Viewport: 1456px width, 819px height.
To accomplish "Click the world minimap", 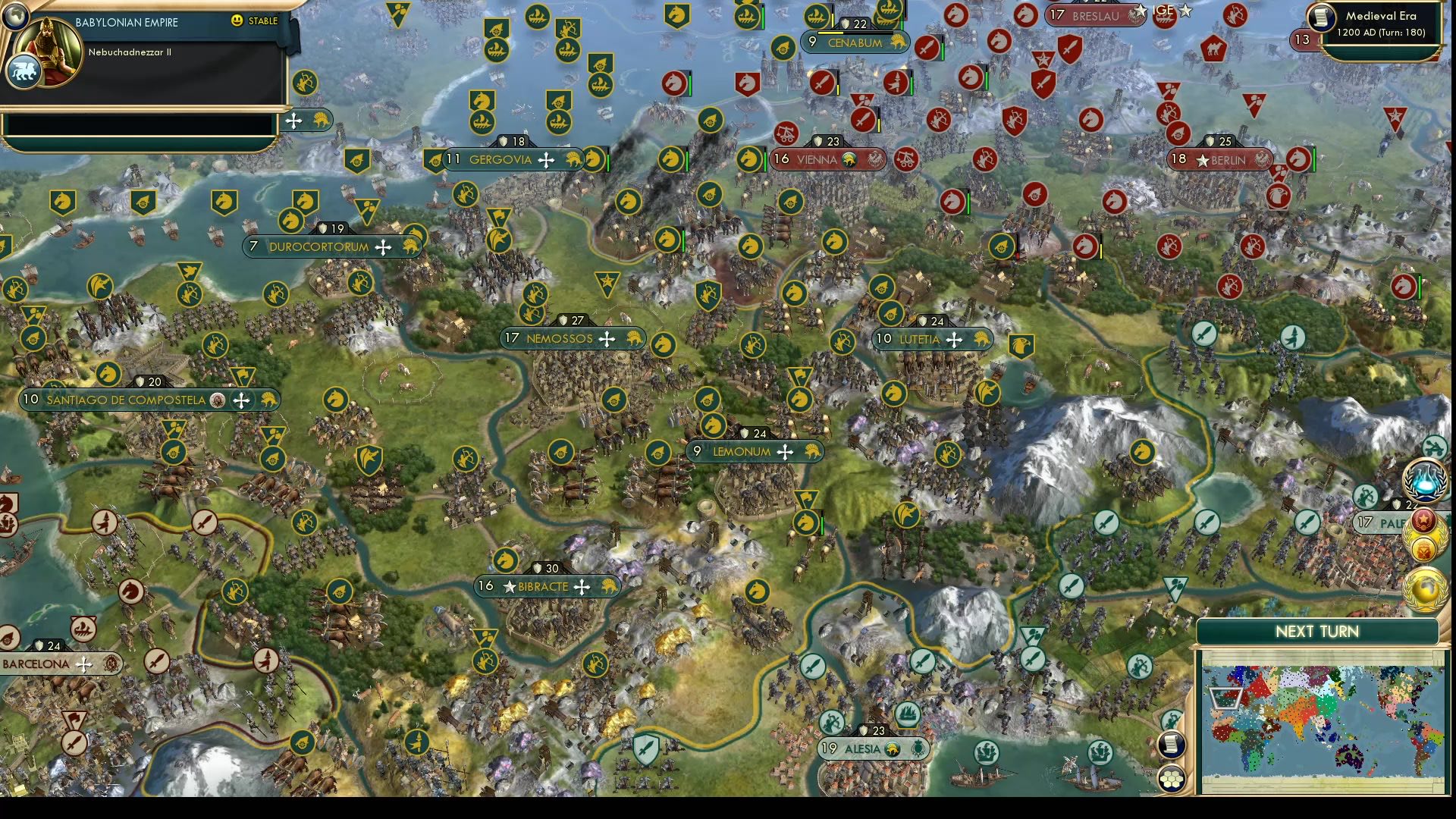I will (x=1323, y=721).
